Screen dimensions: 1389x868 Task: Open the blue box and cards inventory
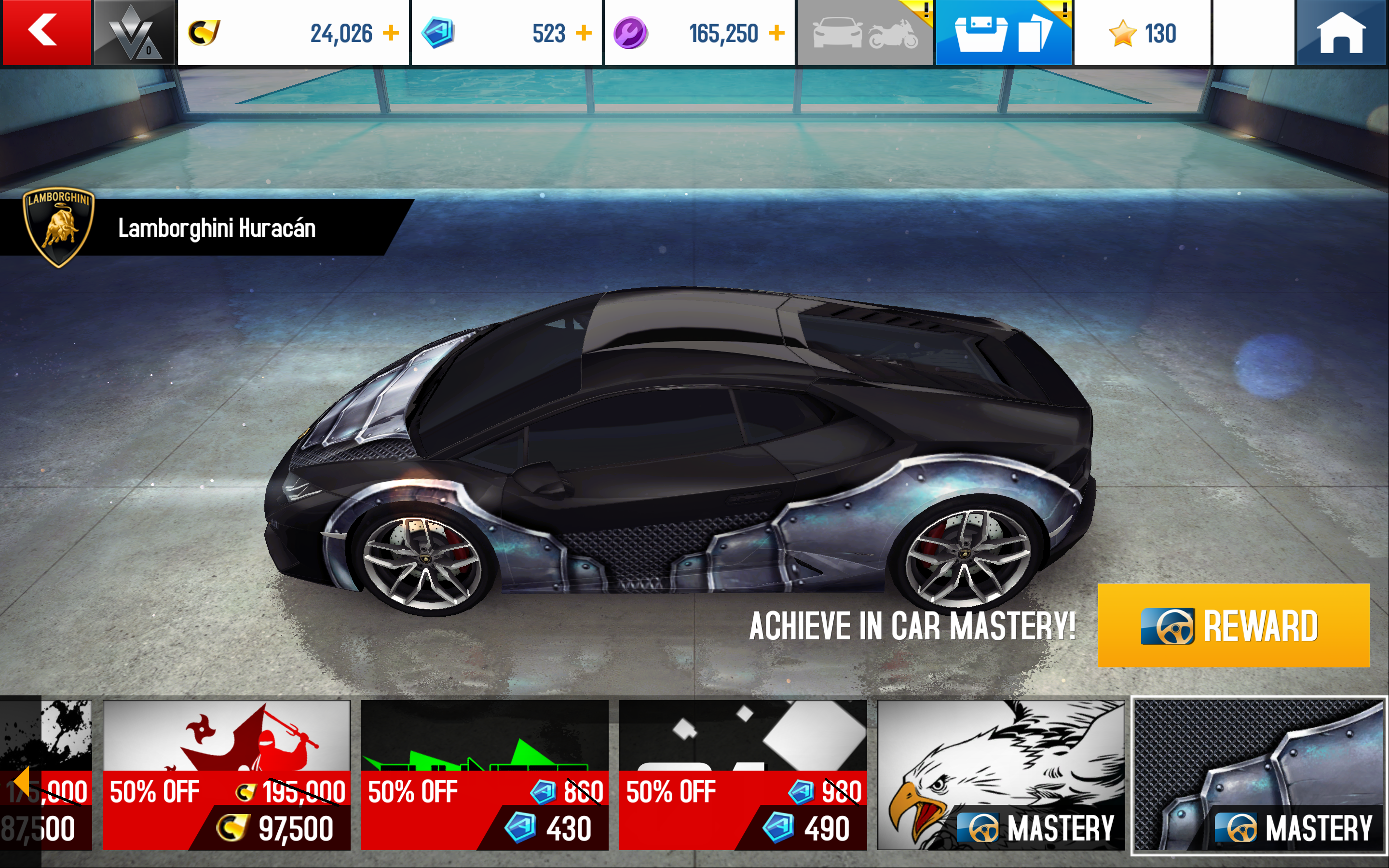pos(1003,33)
